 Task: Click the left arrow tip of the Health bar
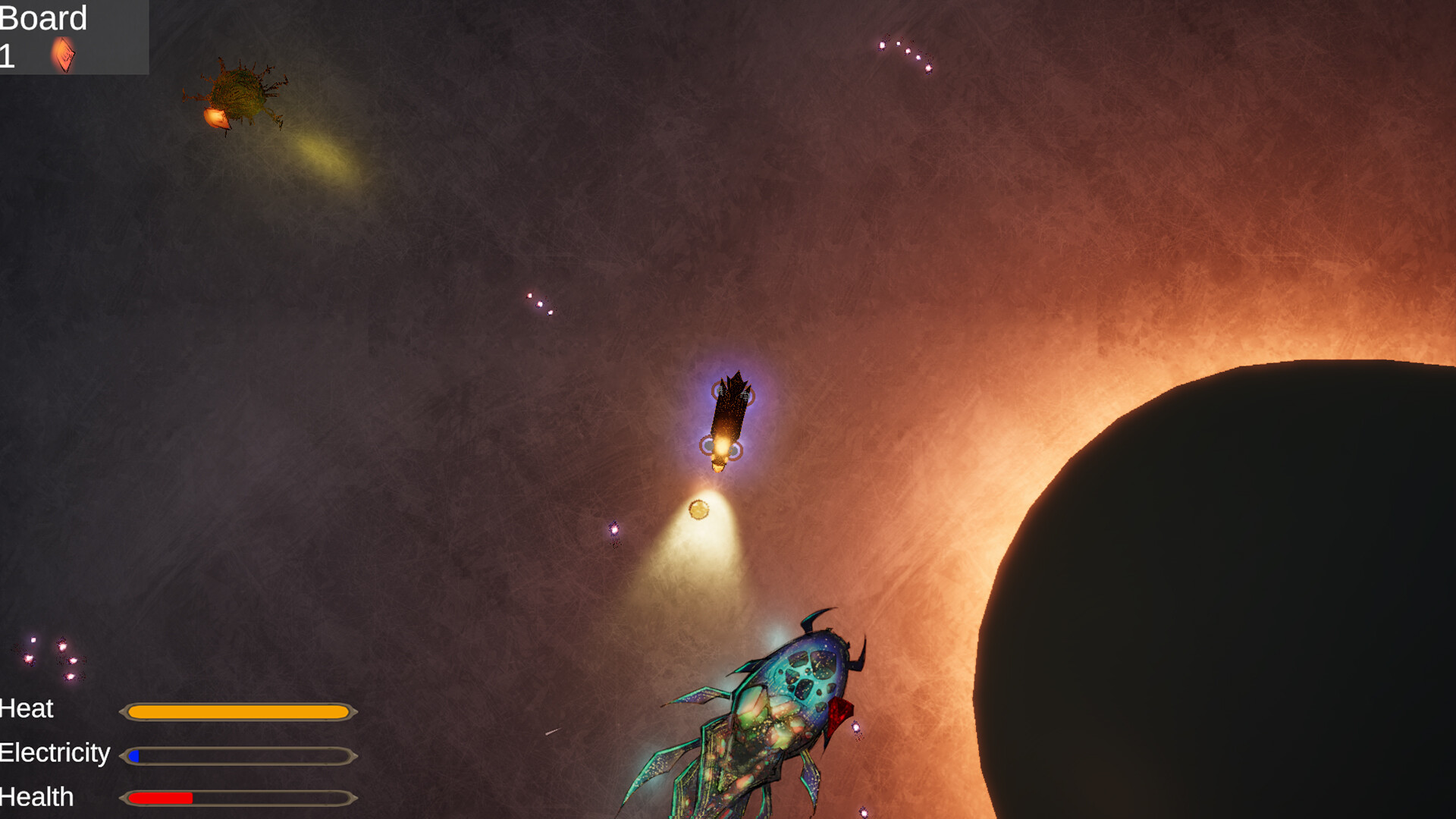[x=123, y=799]
